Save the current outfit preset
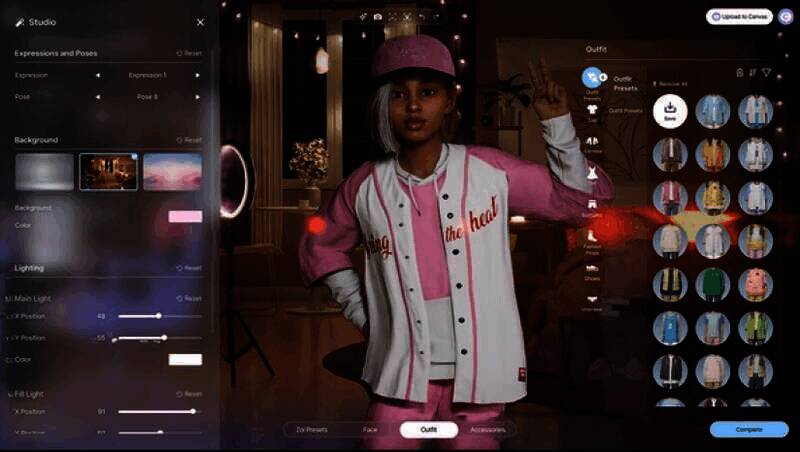 [670, 111]
